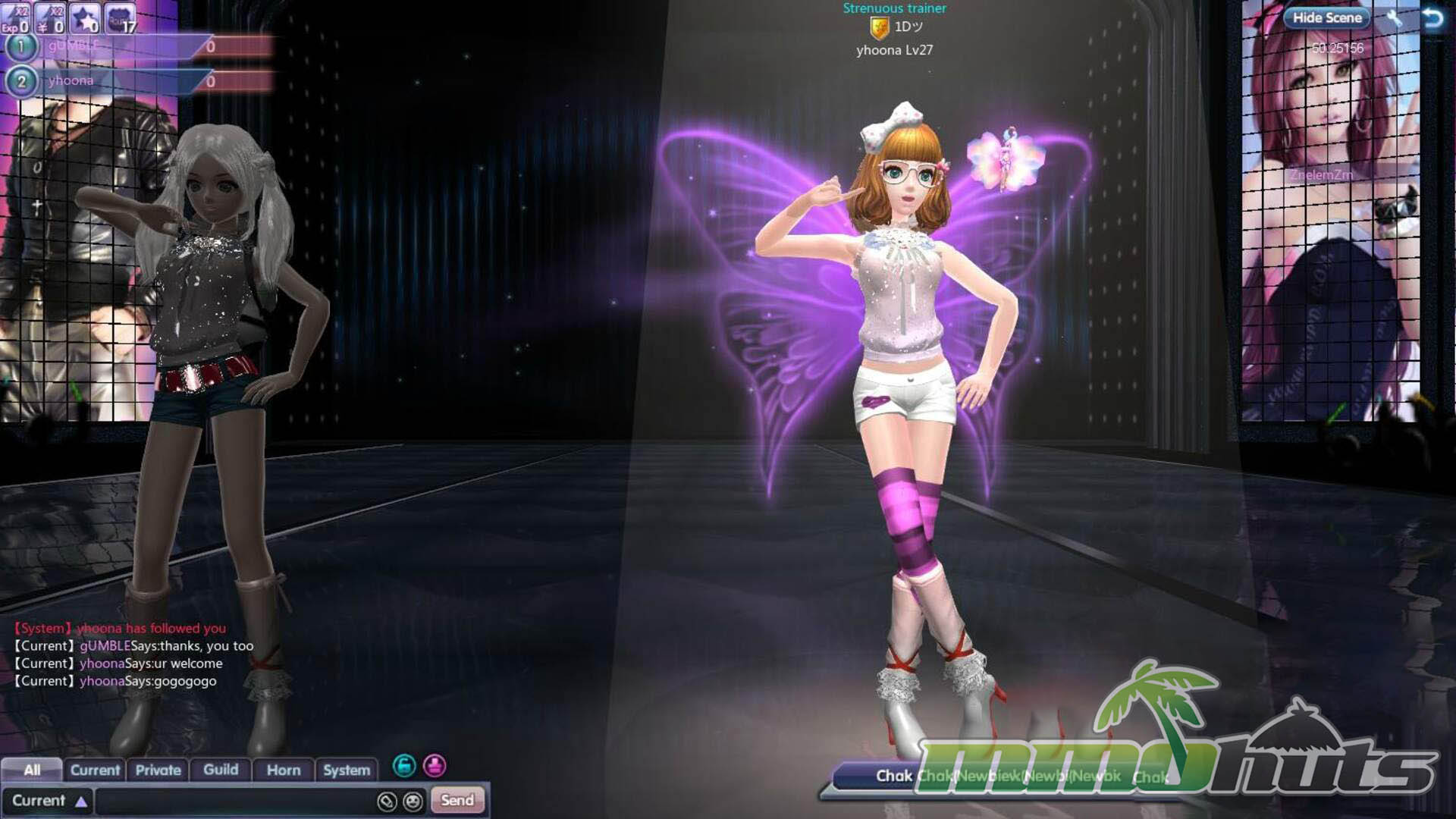Select the first-place player's score row
This screenshot has width=1456, height=819.
tap(114, 46)
